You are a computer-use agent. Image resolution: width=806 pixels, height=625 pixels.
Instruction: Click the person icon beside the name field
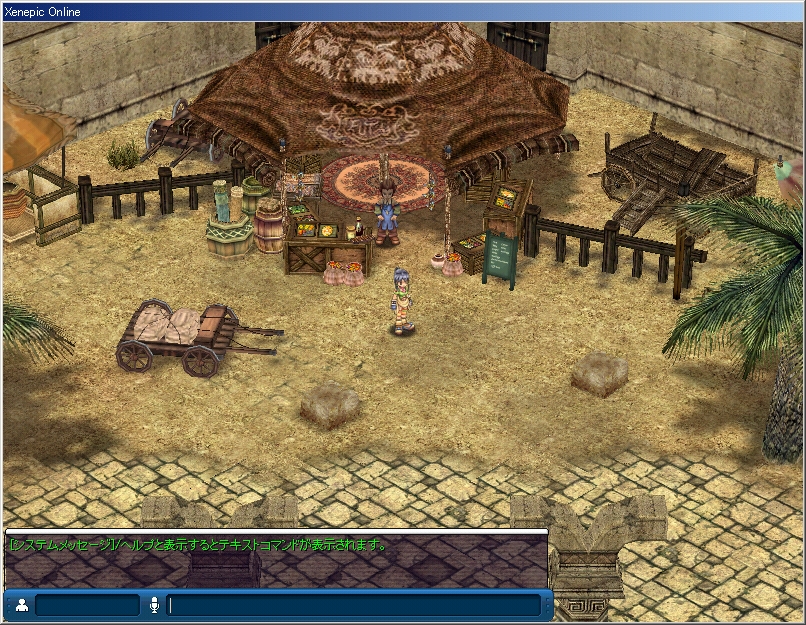pyautogui.click(x=22, y=605)
